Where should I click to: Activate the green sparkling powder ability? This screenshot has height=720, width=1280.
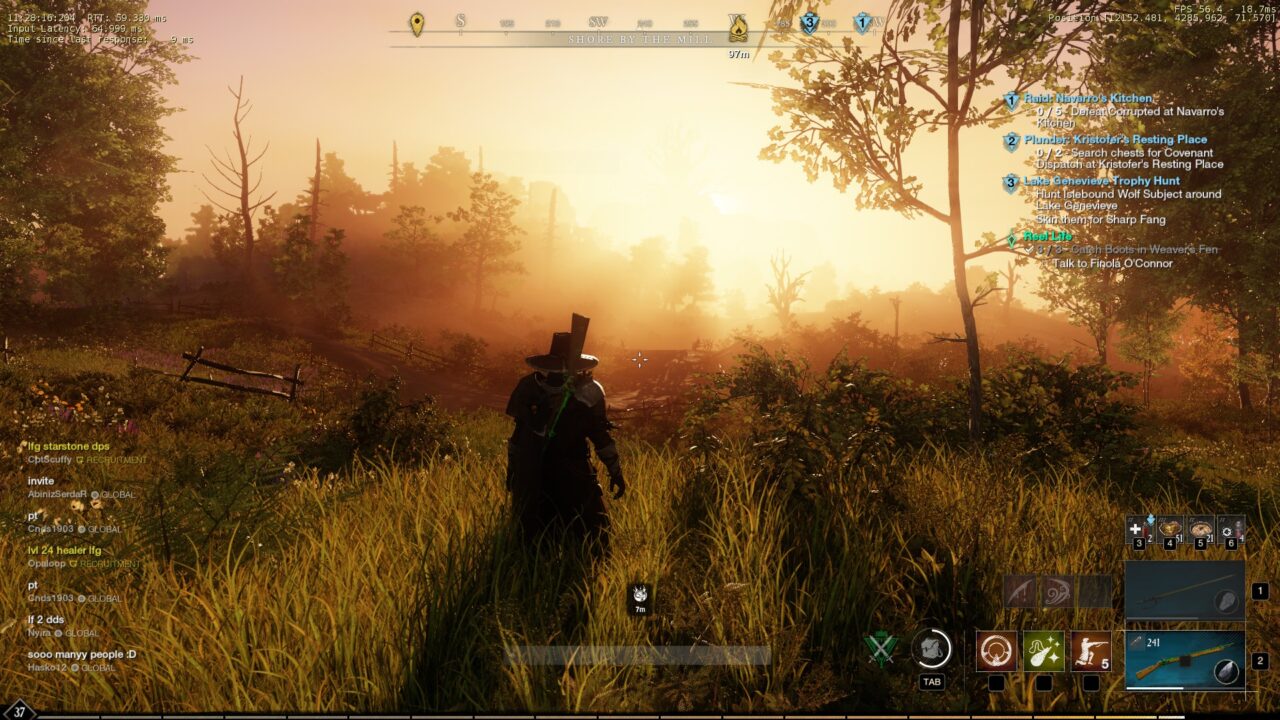tap(1043, 651)
